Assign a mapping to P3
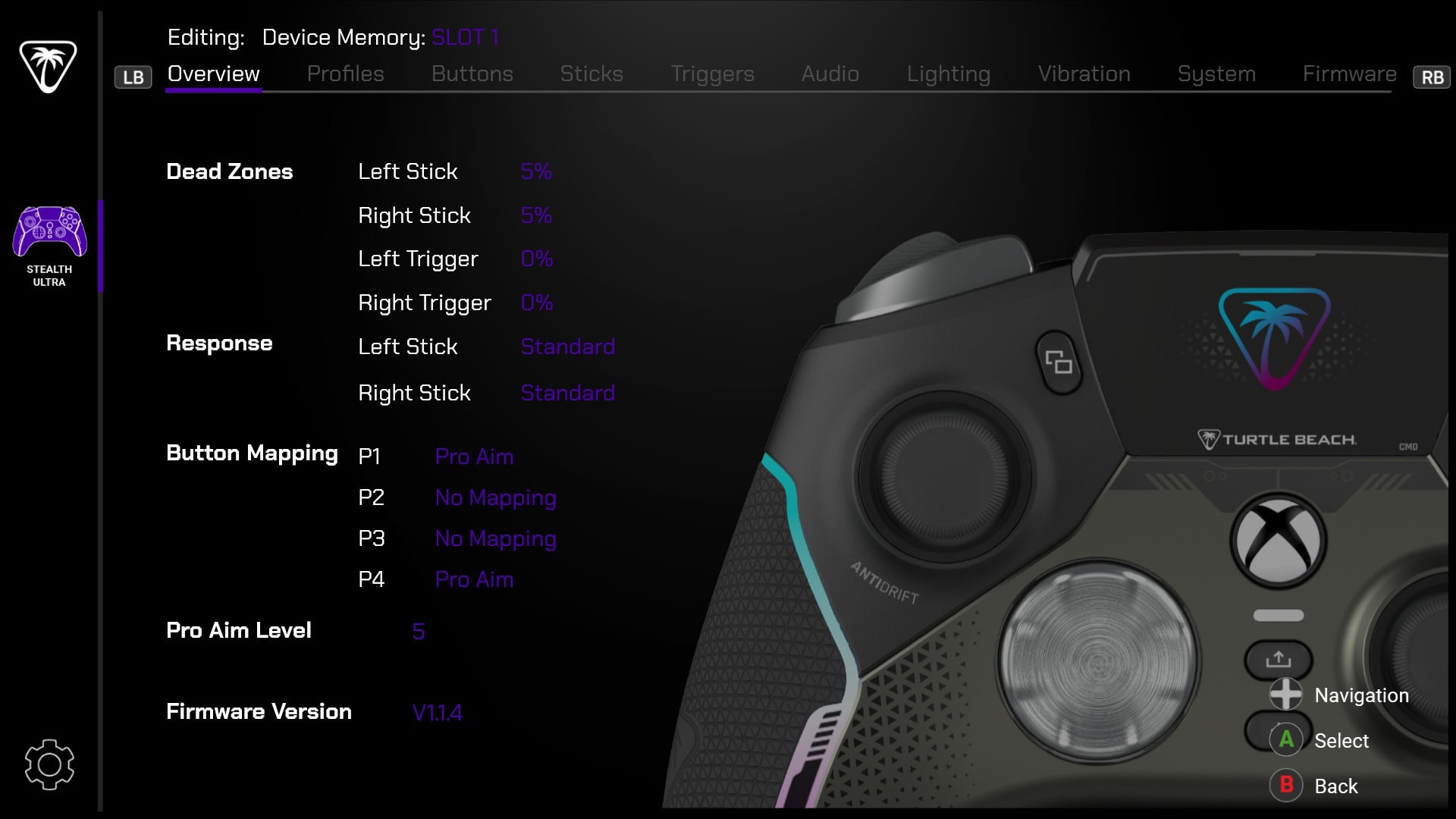Screen dimensions: 1456x819 click(x=496, y=538)
